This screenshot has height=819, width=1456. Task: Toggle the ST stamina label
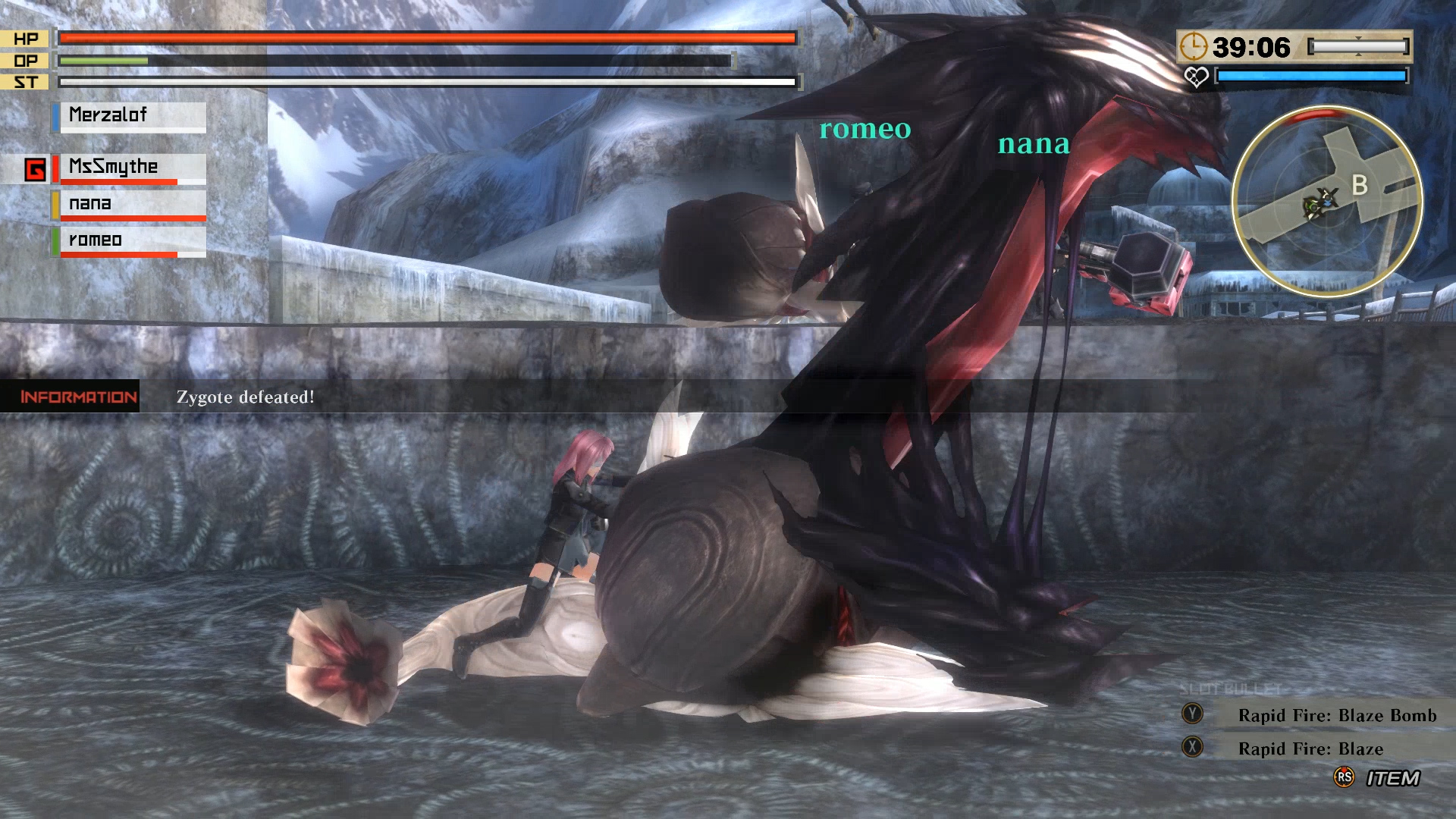pos(26,80)
